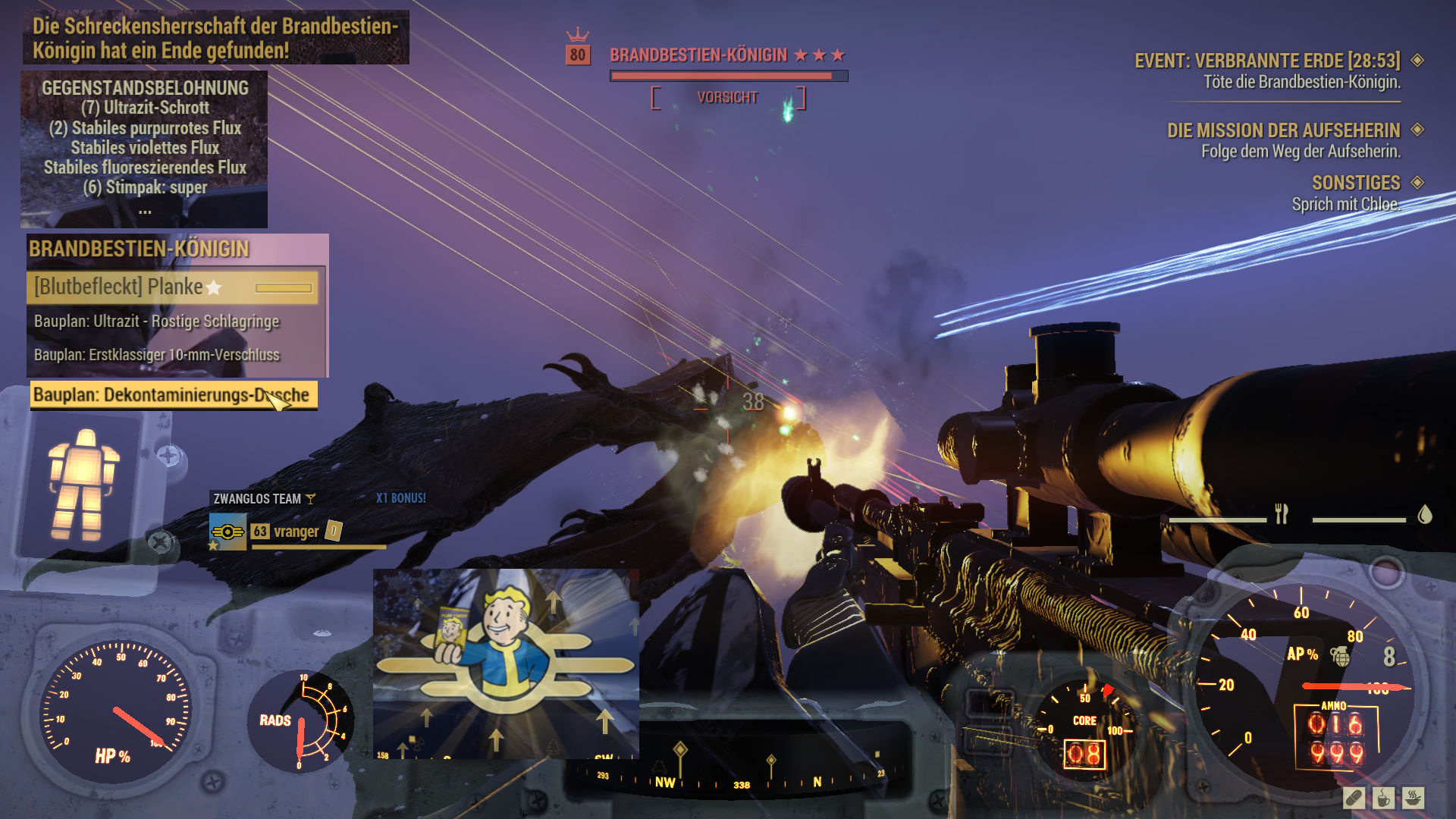This screenshot has height=819, width=1456.
Task: Open the Event: Verbrannte Erde objective
Action: [1266, 61]
